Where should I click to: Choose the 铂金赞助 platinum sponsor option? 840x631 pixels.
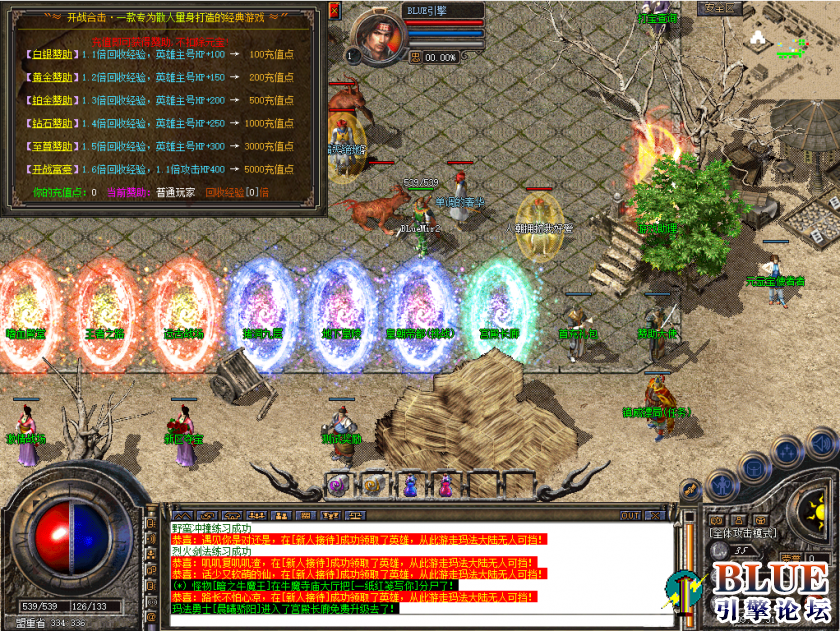(47, 101)
